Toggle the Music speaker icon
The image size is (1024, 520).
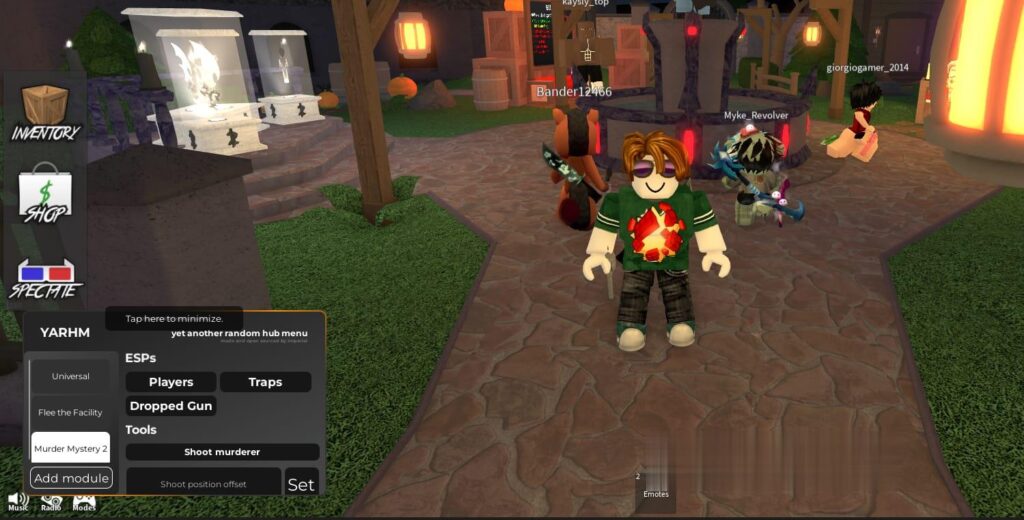(18, 499)
